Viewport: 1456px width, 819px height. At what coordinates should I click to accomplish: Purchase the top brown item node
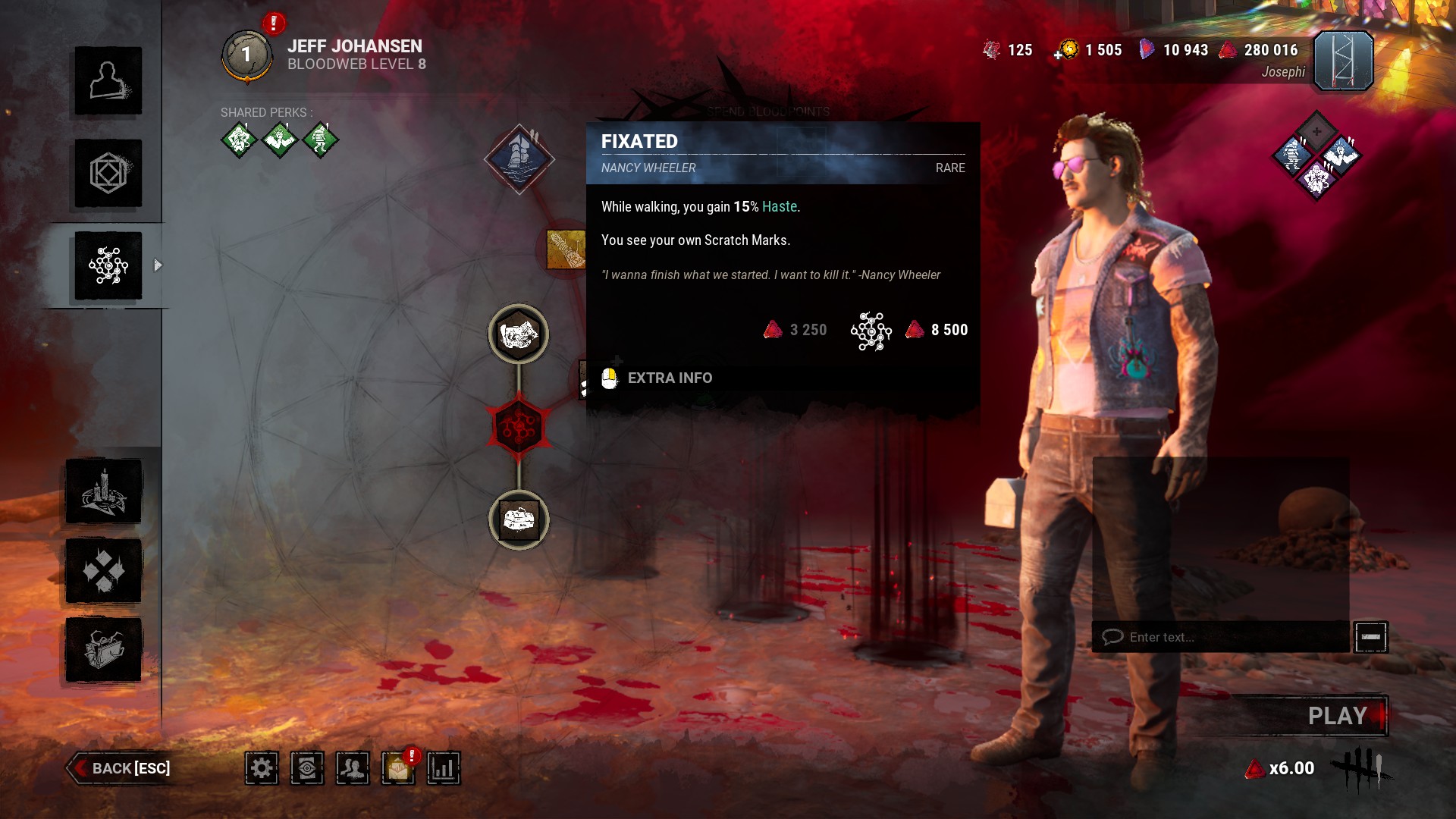tap(519, 334)
